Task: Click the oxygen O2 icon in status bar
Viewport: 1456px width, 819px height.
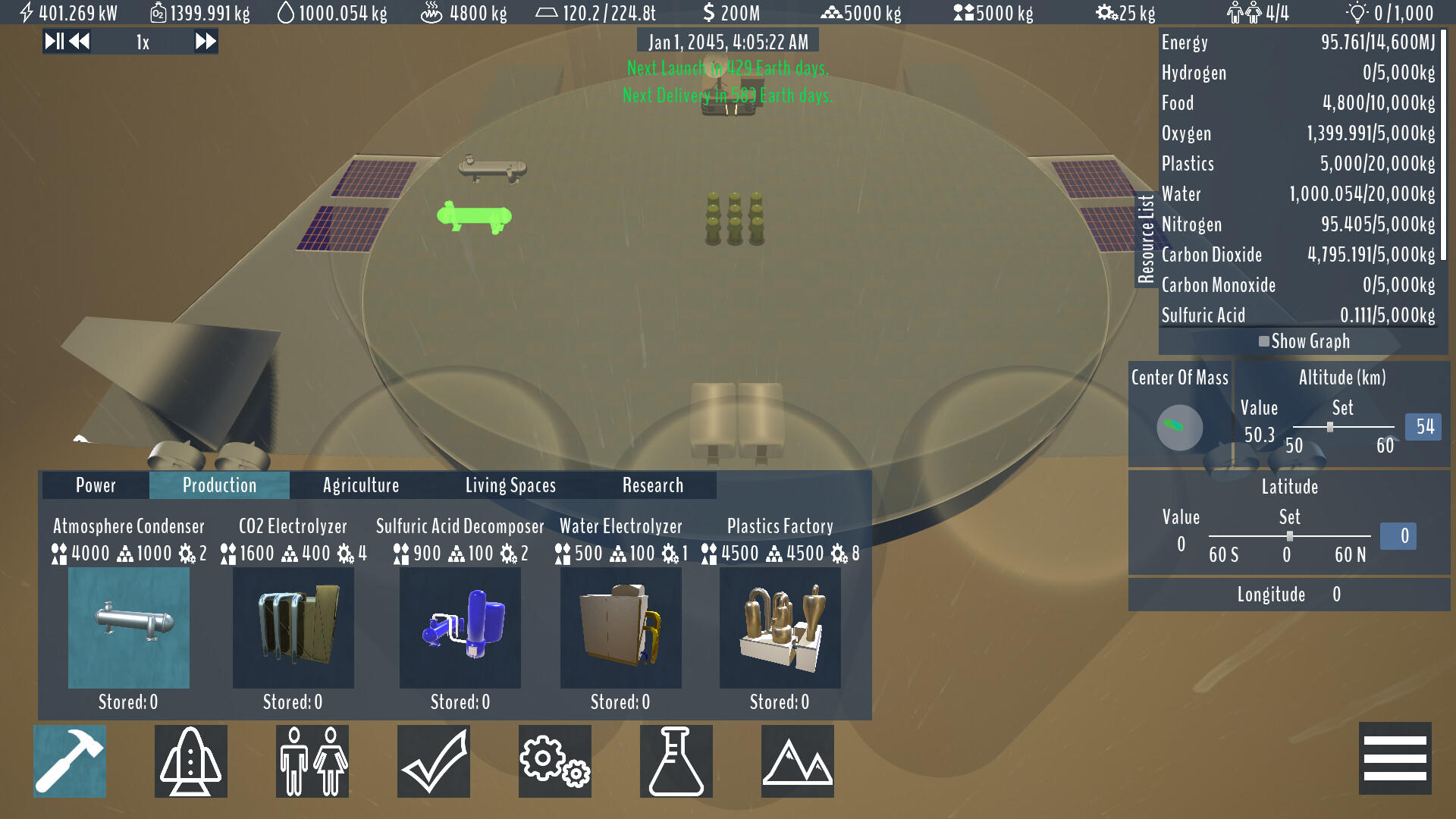Action: point(158,12)
